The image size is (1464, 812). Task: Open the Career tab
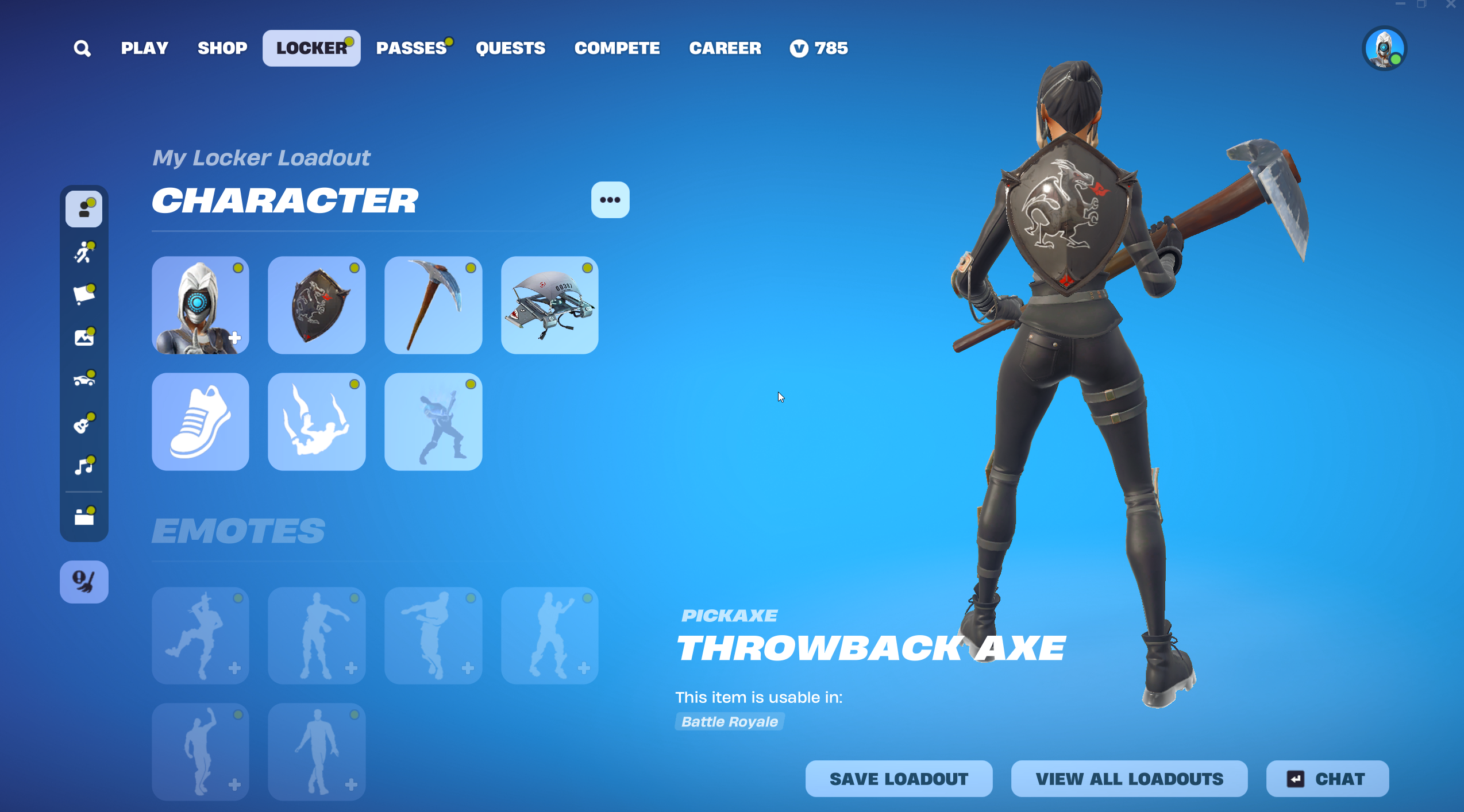pos(725,48)
